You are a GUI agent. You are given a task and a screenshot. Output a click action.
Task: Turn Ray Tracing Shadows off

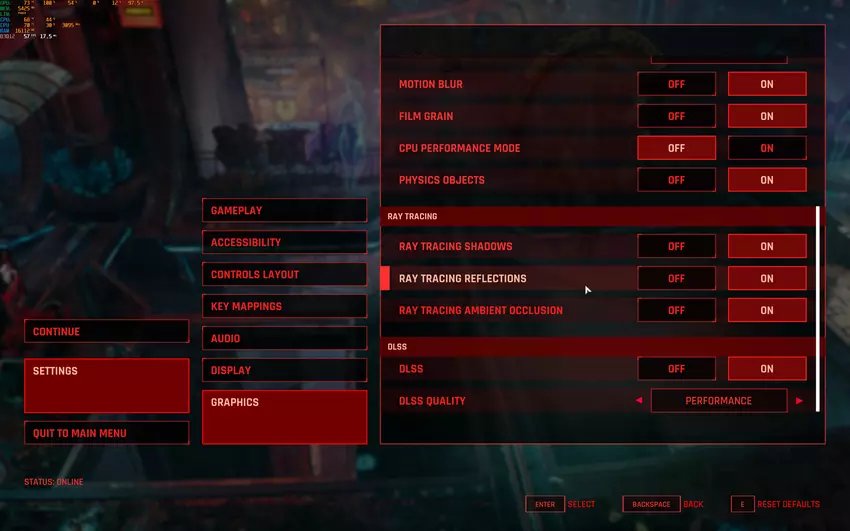676,246
